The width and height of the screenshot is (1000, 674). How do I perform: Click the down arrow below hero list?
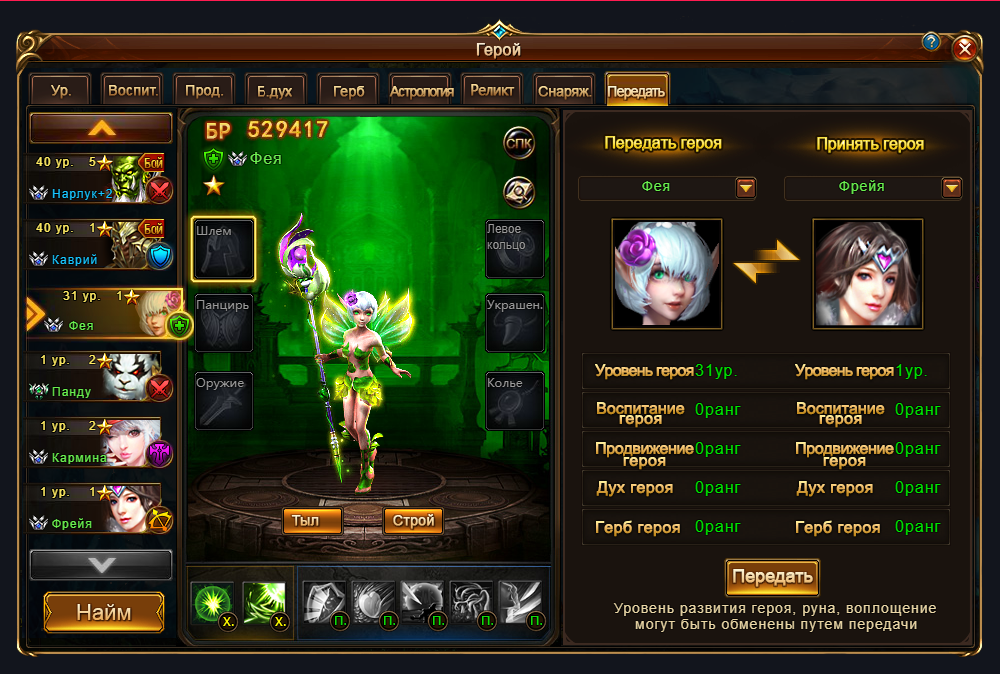click(x=101, y=564)
